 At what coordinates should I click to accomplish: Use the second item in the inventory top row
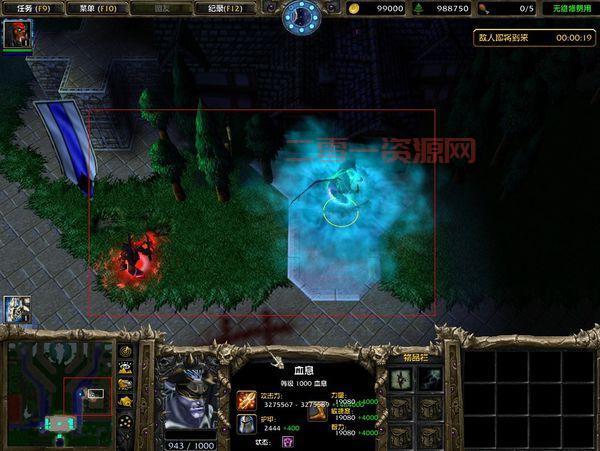click(430, 377)
